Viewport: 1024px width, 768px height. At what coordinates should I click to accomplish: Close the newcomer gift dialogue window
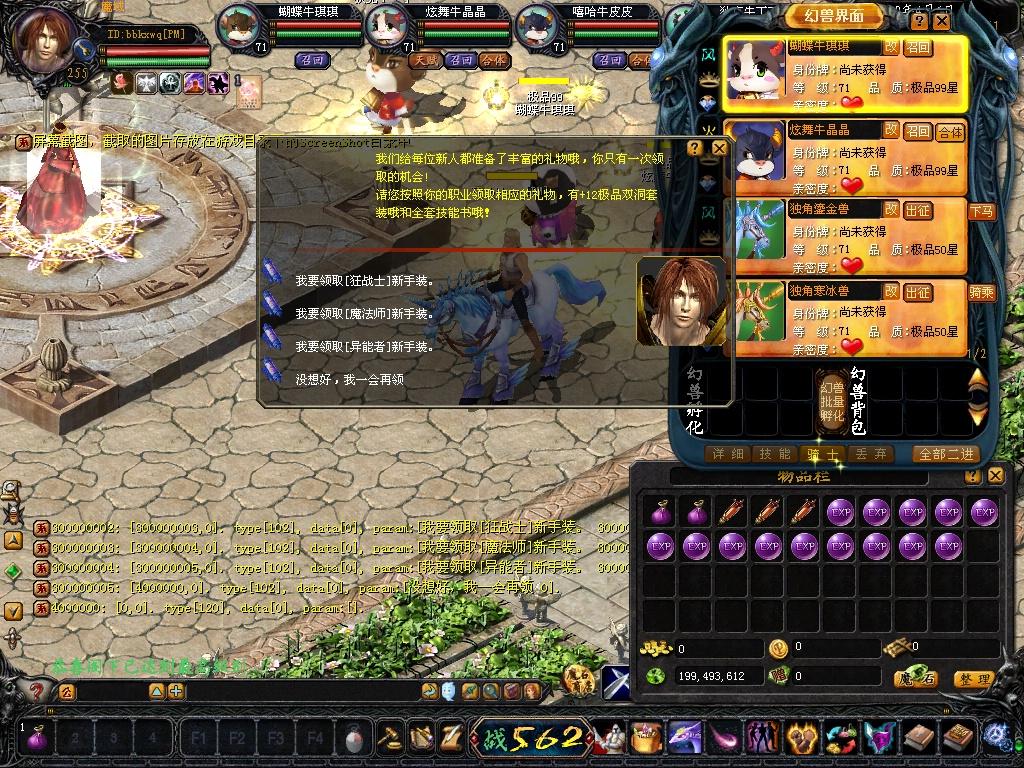[719, 148]
